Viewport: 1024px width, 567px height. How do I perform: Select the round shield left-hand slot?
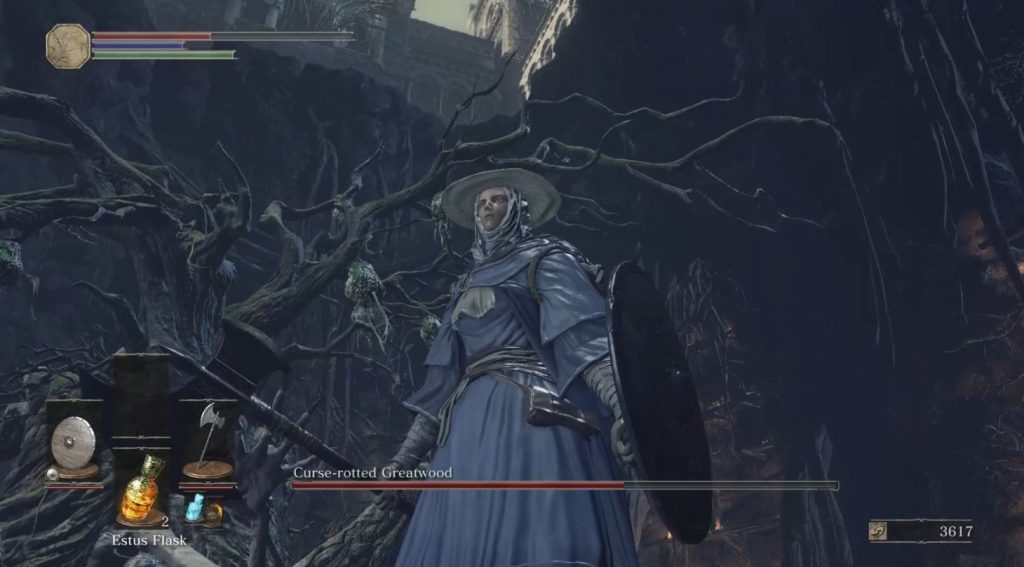click(73, 440)
